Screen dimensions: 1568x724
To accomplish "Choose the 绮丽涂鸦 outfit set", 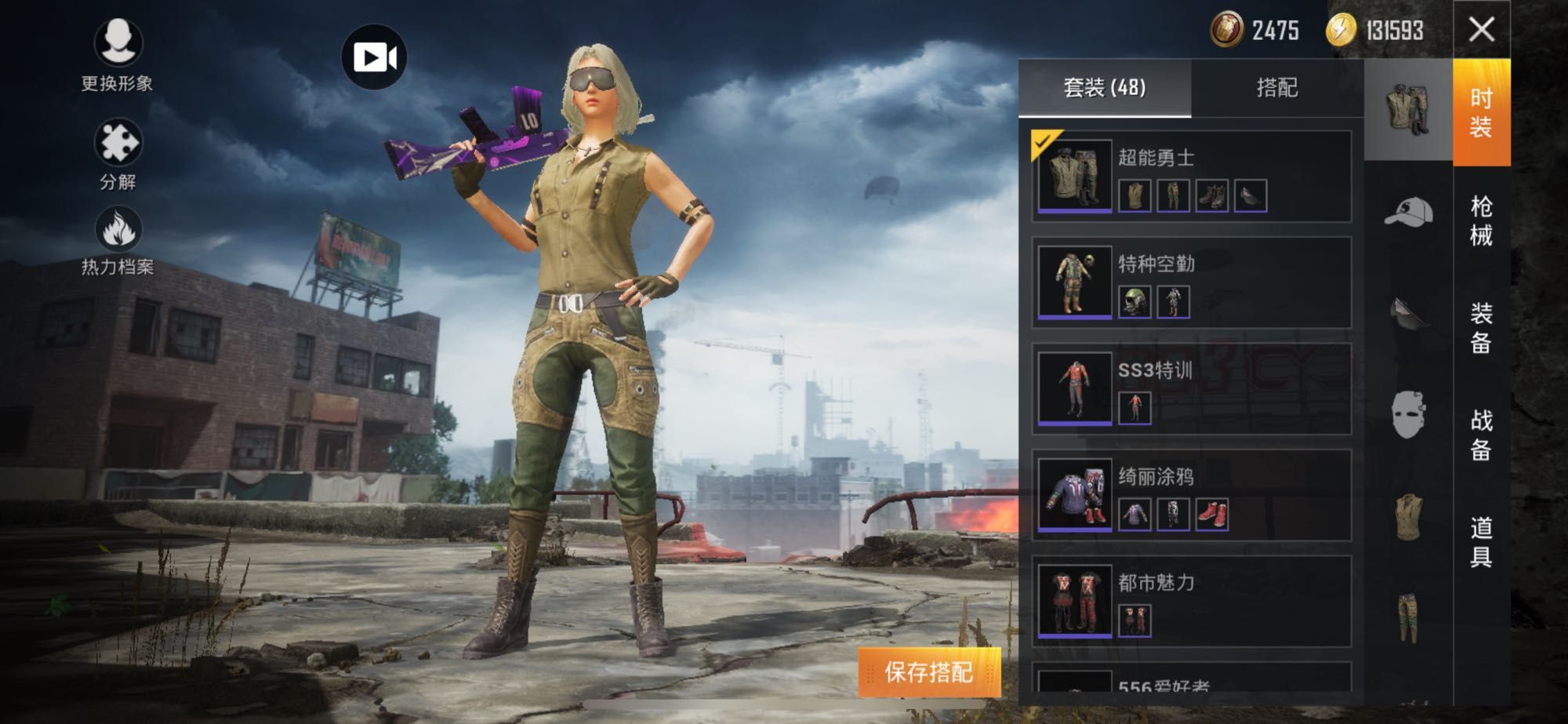I will click(x=1191, y=495).
